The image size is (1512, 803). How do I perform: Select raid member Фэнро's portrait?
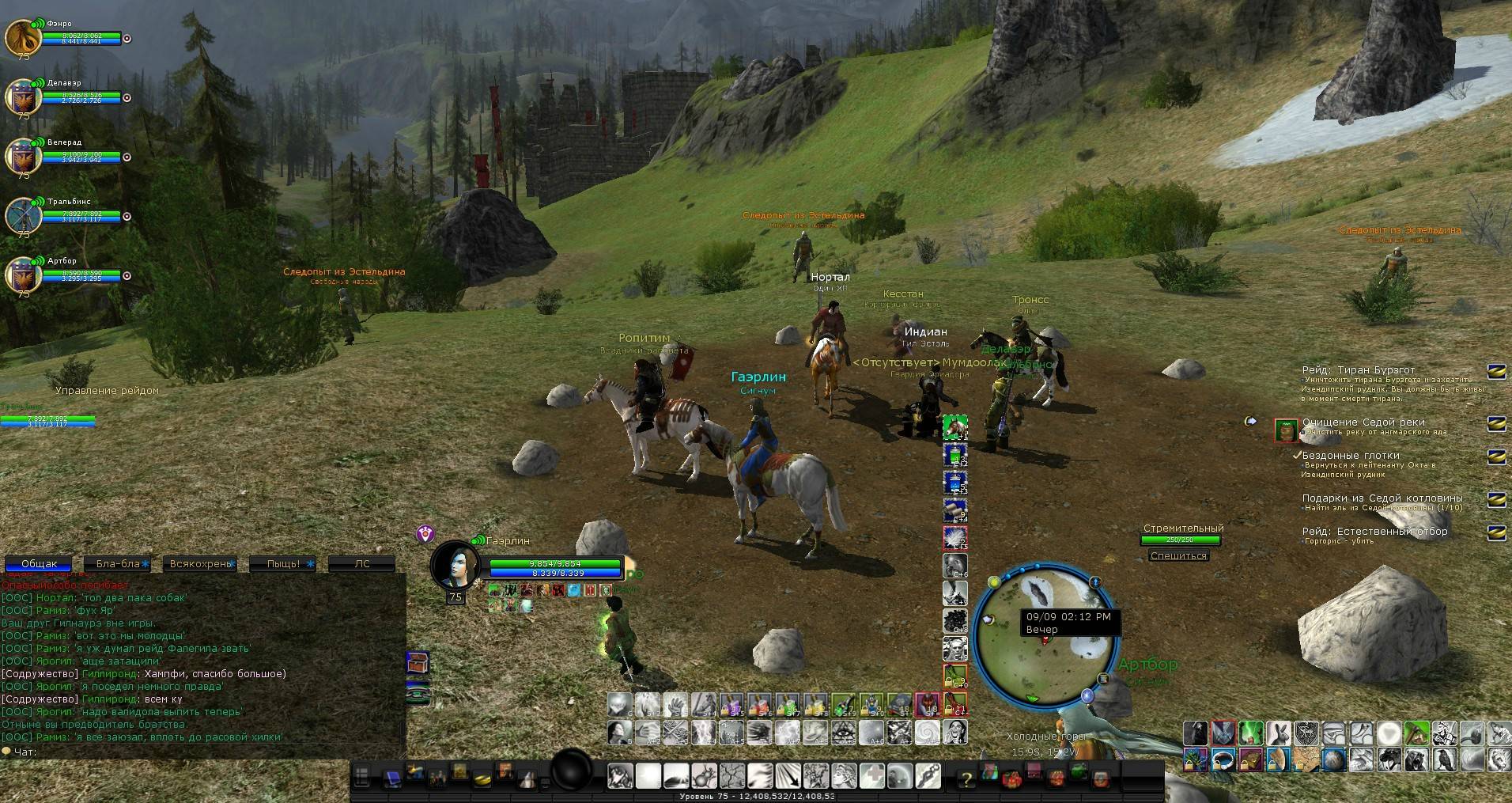pos(23,38)
